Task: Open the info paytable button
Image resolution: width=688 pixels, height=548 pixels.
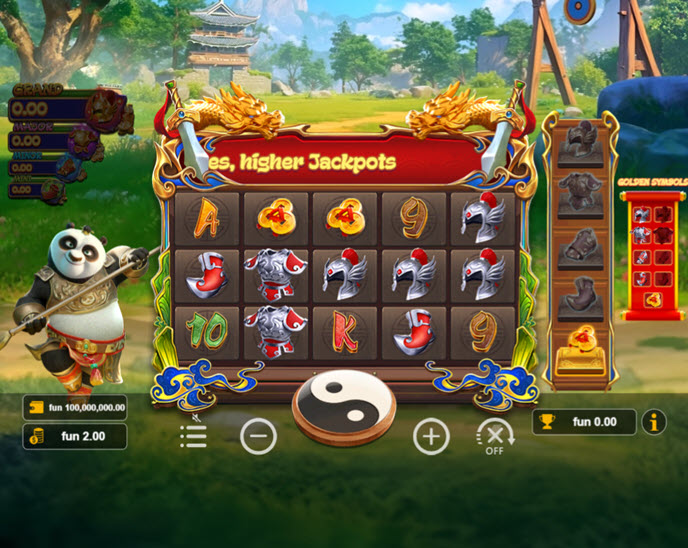Action: 654,422
